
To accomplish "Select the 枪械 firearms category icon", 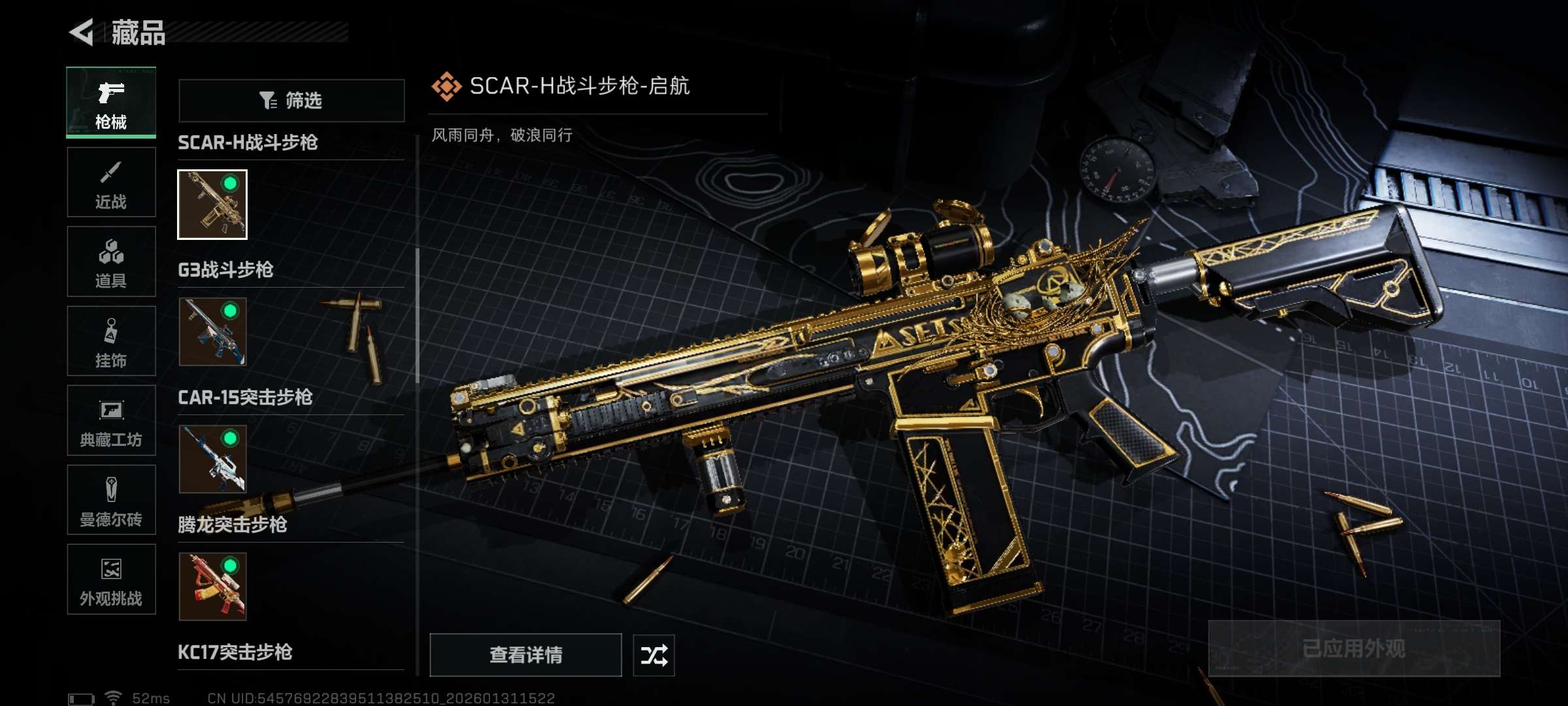I will 111,101.
